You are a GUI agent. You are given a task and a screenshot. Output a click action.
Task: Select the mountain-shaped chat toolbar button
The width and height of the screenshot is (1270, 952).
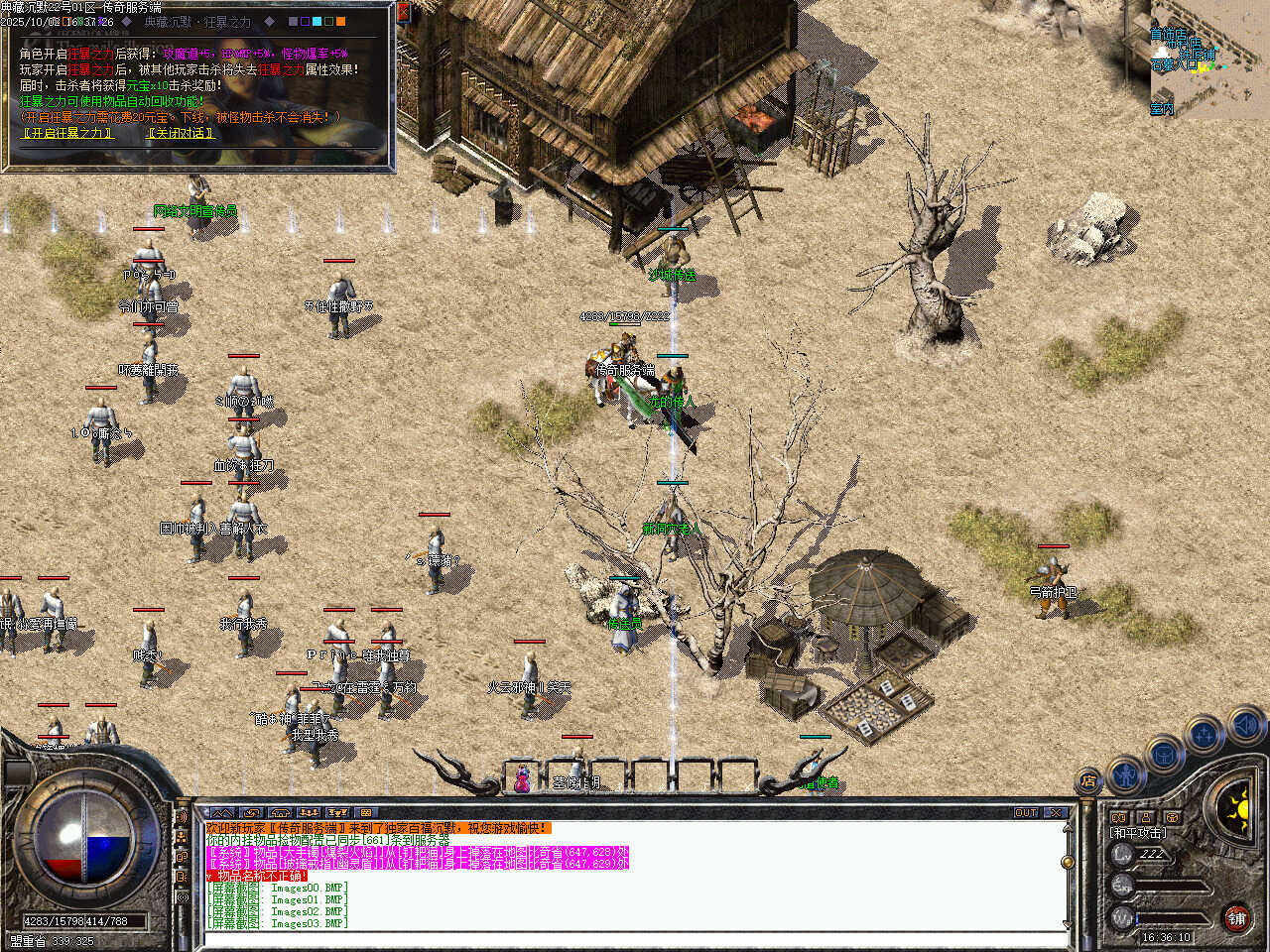222,812
